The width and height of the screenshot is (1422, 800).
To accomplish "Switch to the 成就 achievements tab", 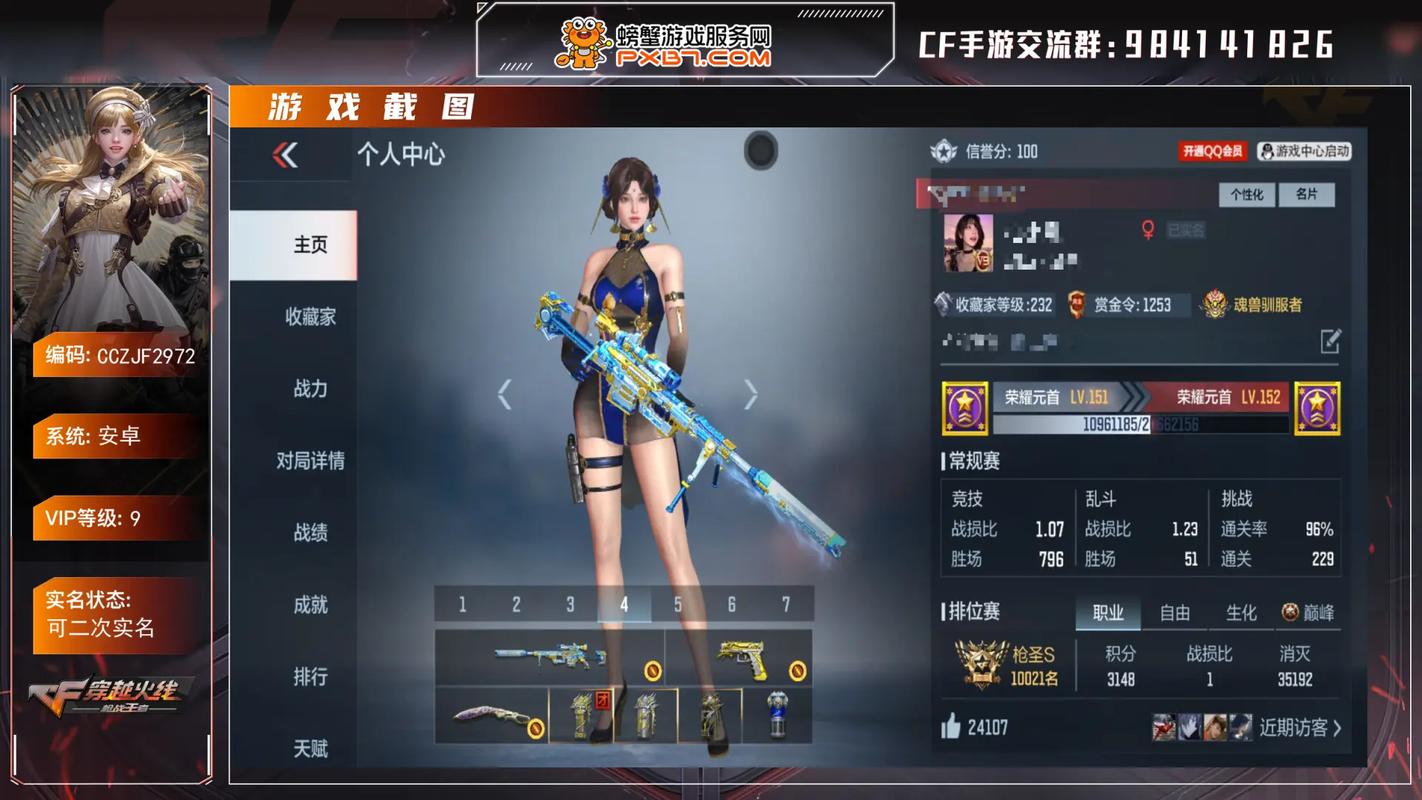I will click(x=311, y=605).
